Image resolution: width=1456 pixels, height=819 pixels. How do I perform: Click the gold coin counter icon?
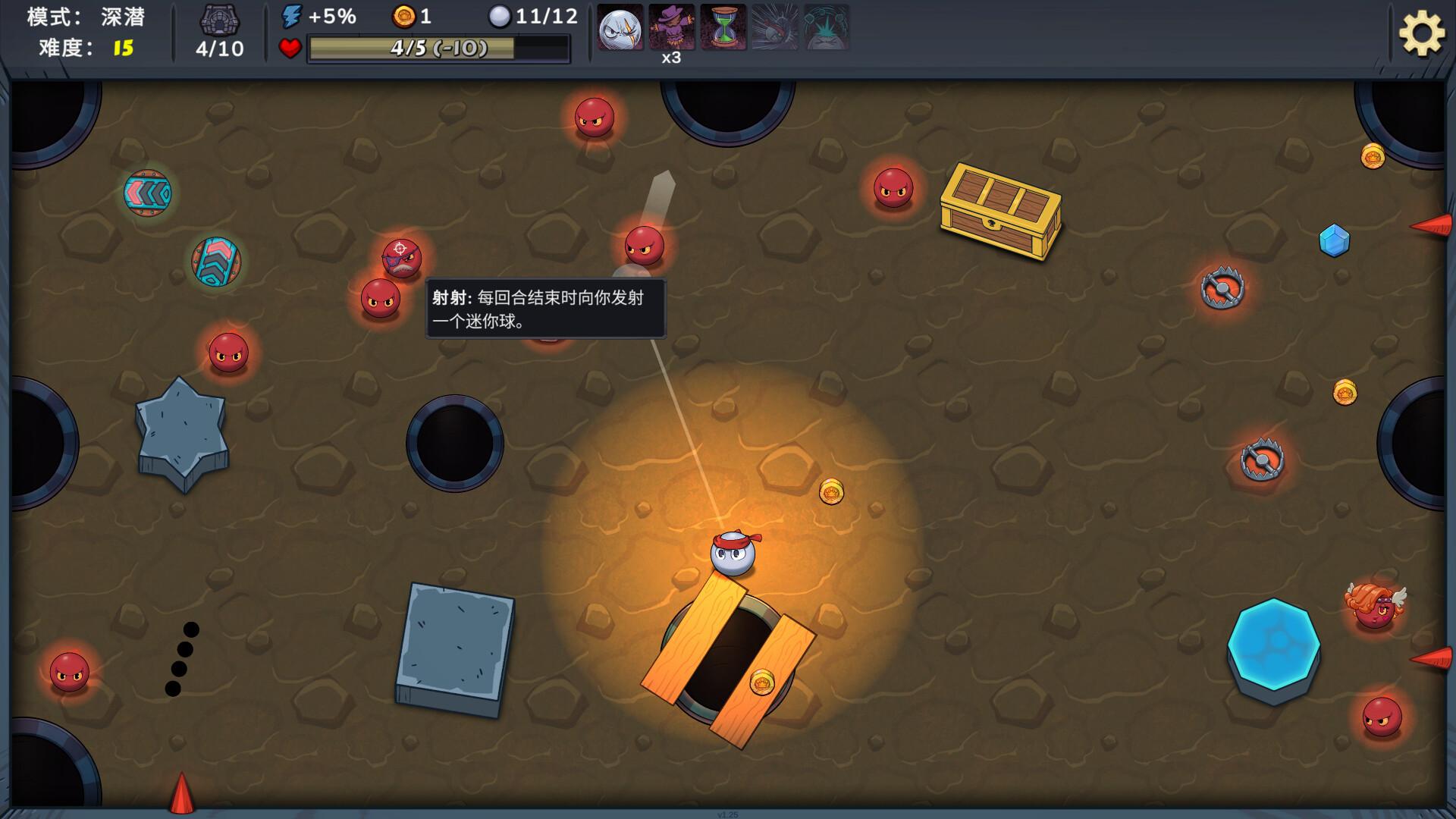click(x=403, y=16)
